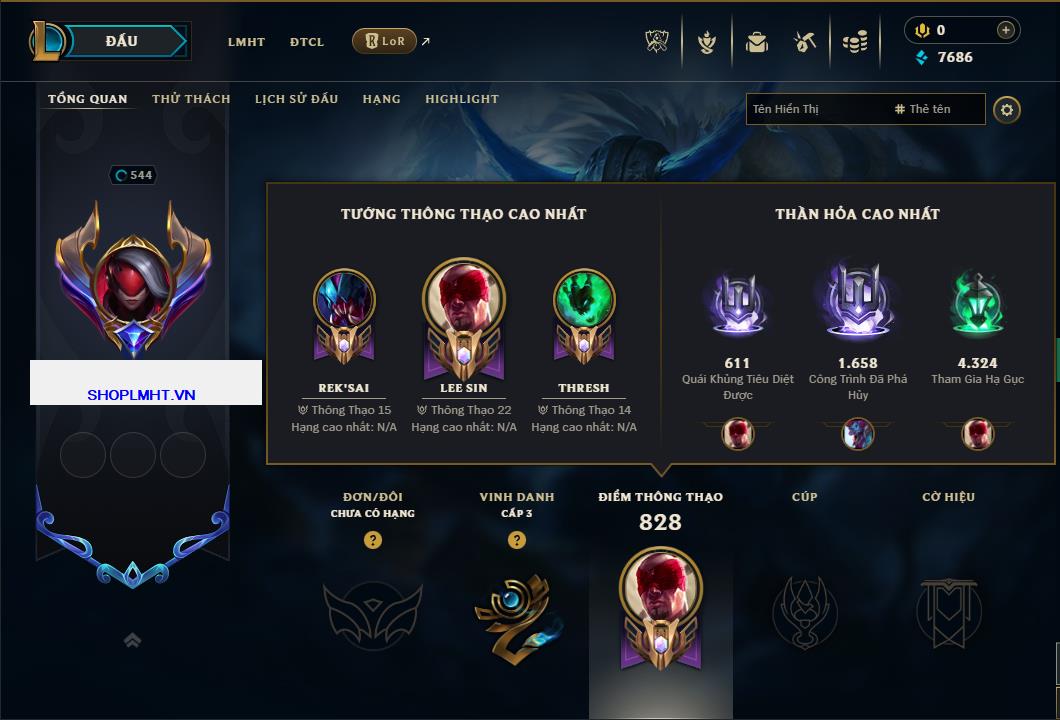Image resolution: width=1060 pixels, height=720 pixels.
Task: Open the ĐTCL section
Action: click(307, 42)
